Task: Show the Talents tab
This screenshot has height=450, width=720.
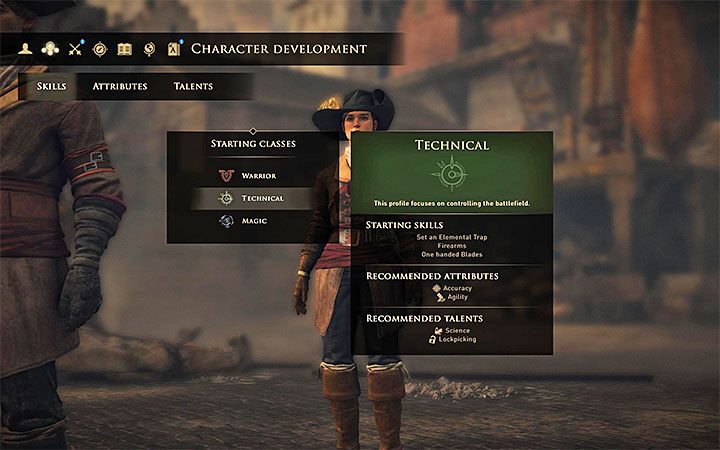Action: point(193,87)
